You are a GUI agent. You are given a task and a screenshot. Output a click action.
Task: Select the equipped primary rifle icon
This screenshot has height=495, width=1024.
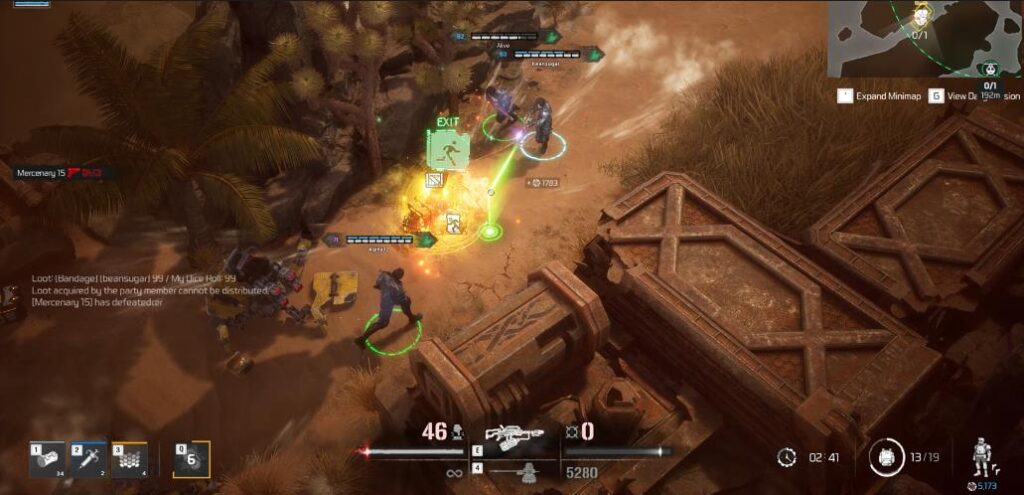click(513, 435)
